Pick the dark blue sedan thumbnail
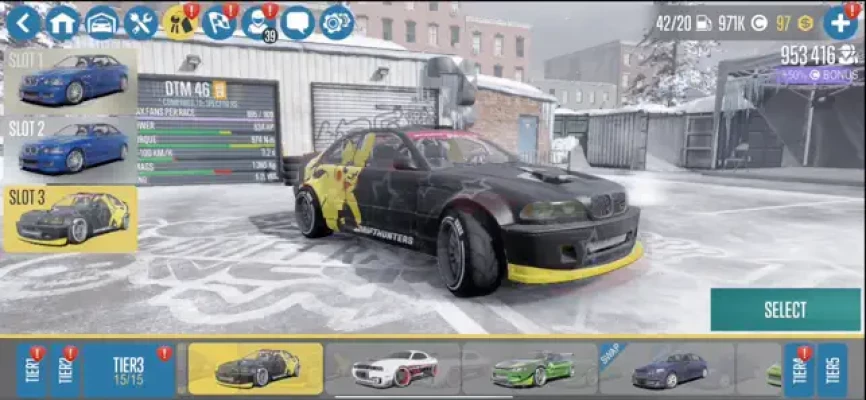This screenshot has height=400, width=866. click(667, 369)
